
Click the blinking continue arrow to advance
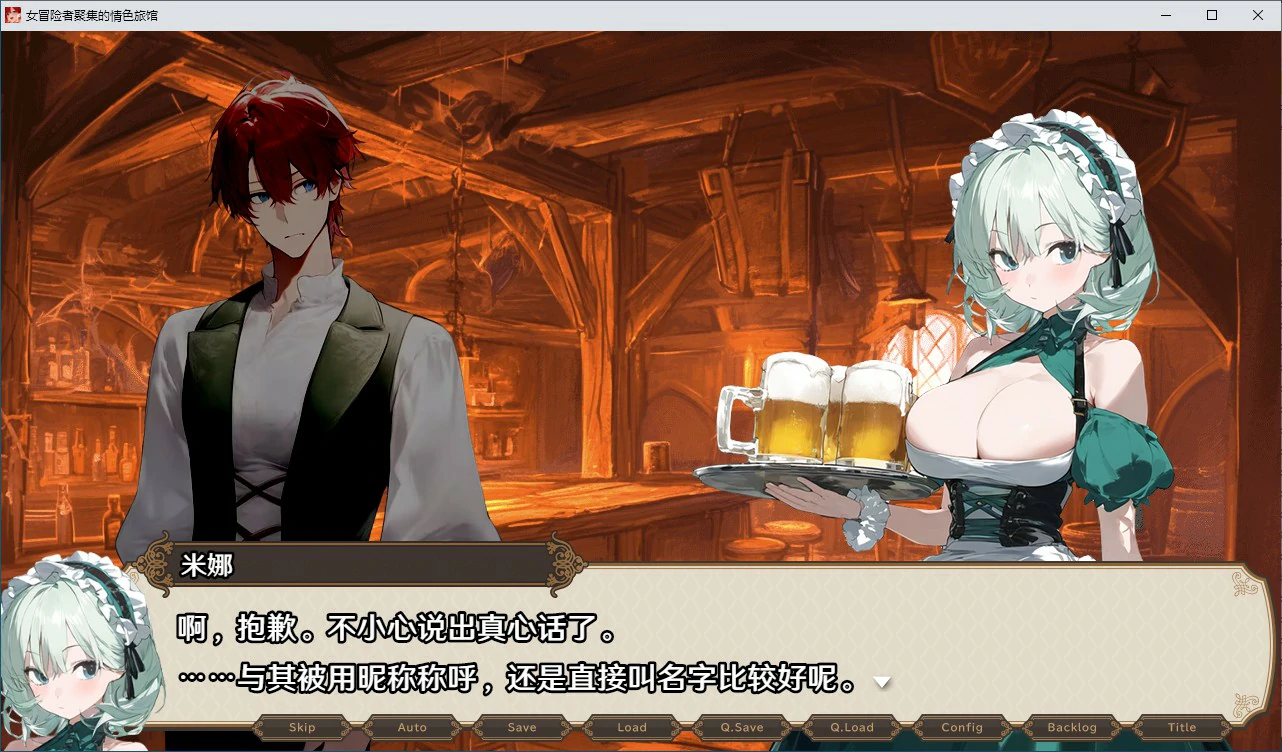point(881,682)
